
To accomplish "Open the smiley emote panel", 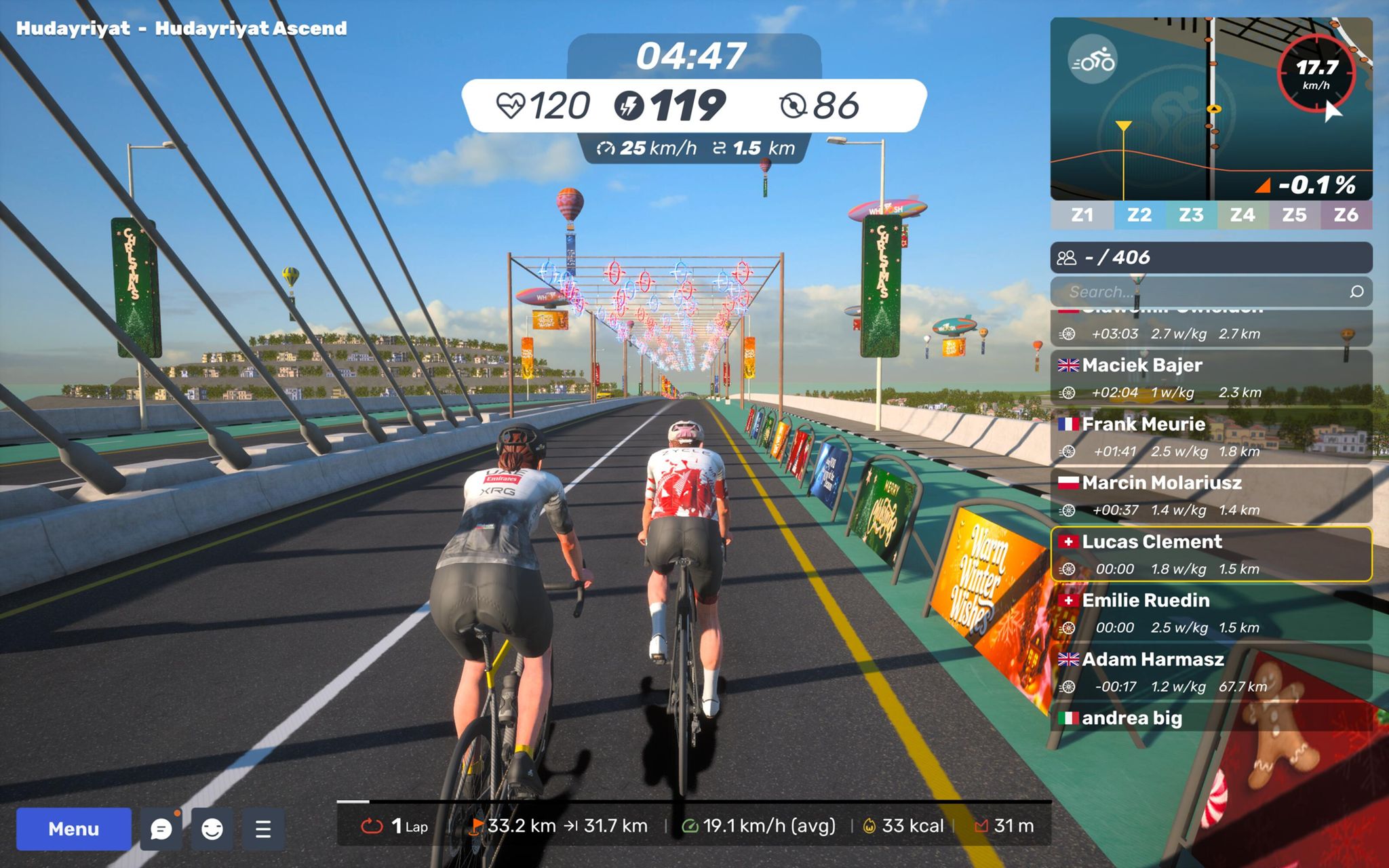I will tap(212, 829).
